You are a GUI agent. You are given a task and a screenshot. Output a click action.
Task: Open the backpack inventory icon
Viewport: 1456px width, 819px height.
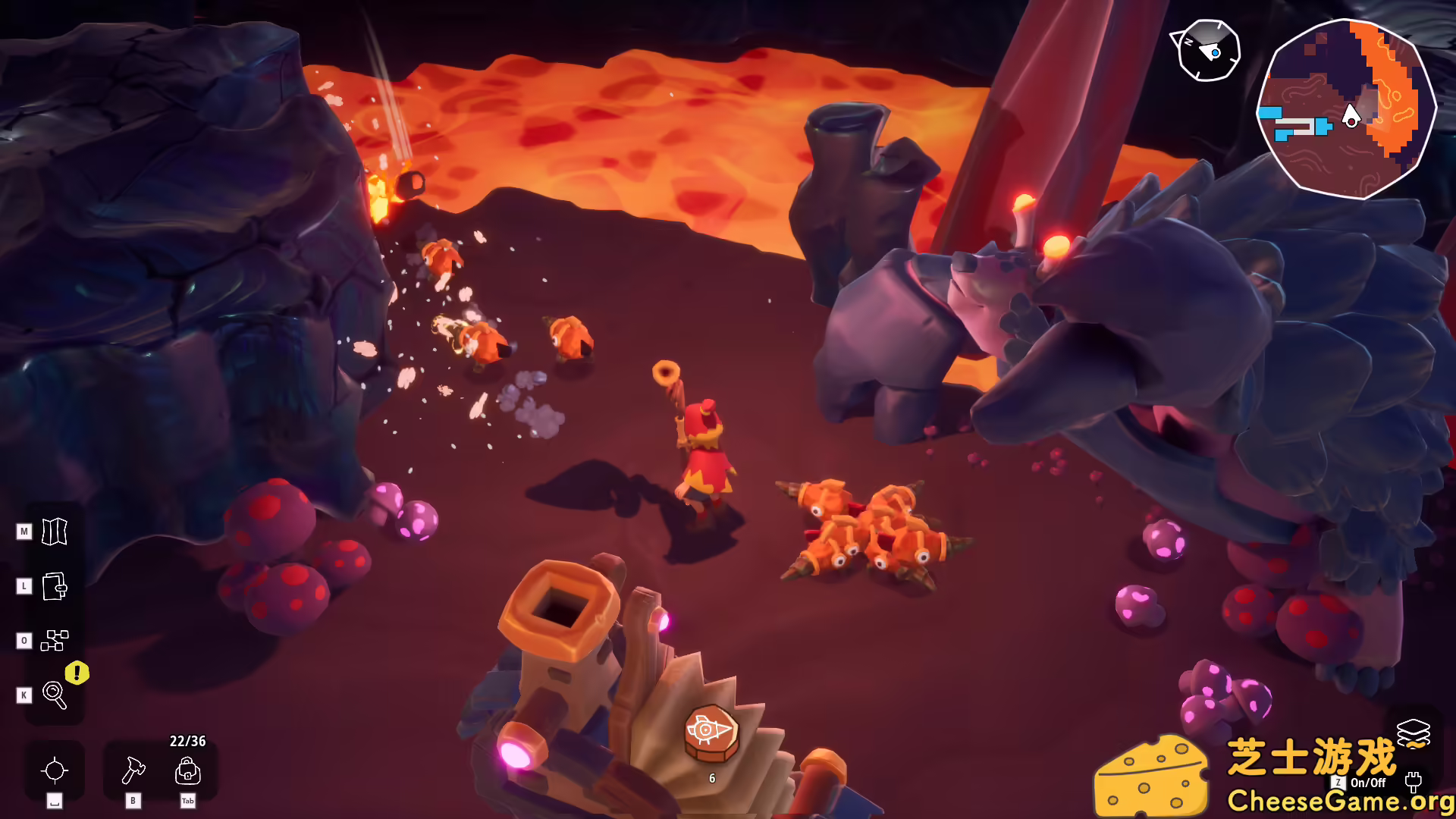(189, 772)
